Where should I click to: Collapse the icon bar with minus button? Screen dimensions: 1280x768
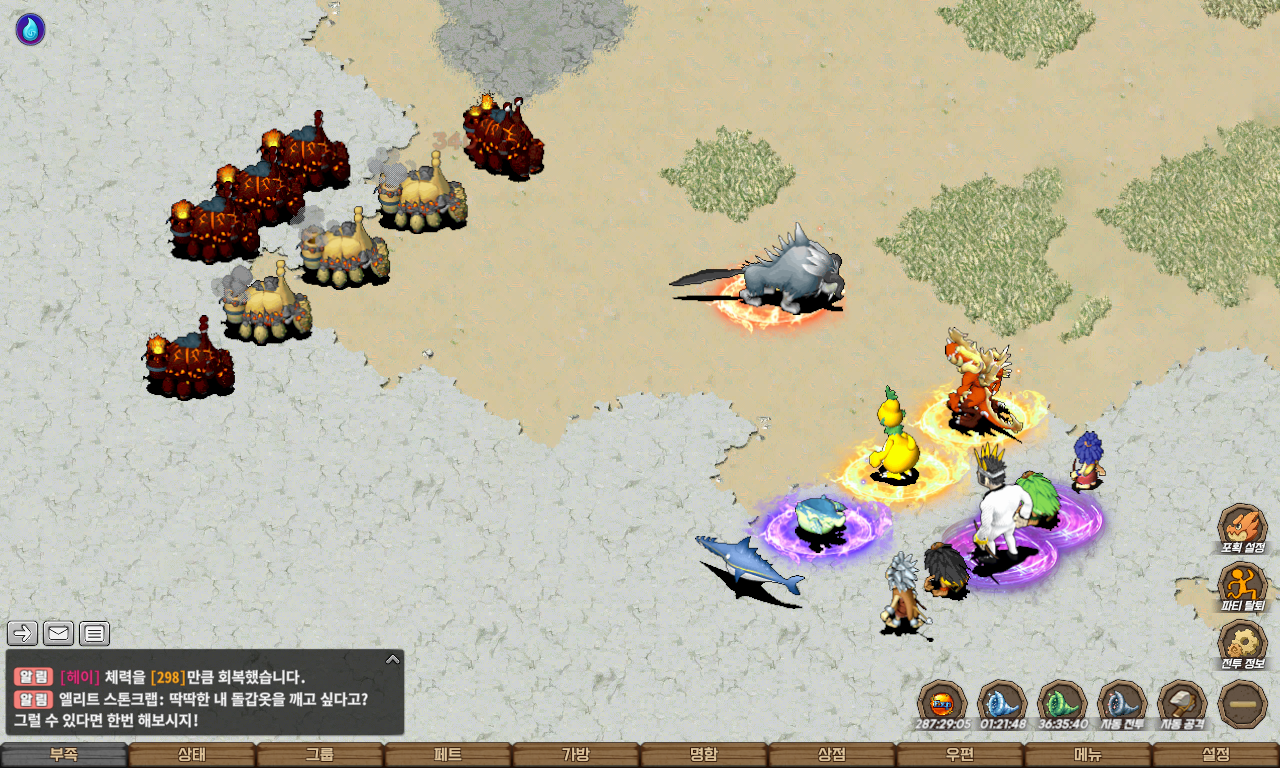coord(1243,704)
